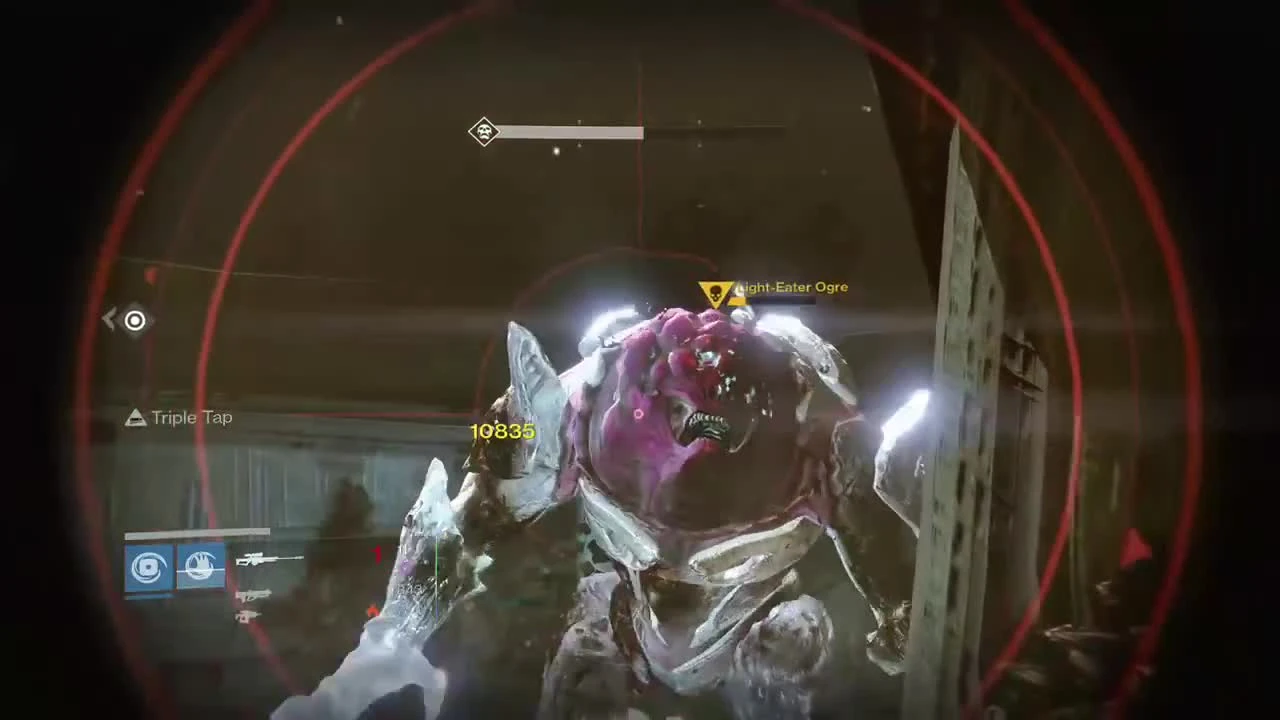Image resolution: width=1280 pixels, height=720 pixels.
Task: Click the Triple Tap label text
Action: point(192,418)
